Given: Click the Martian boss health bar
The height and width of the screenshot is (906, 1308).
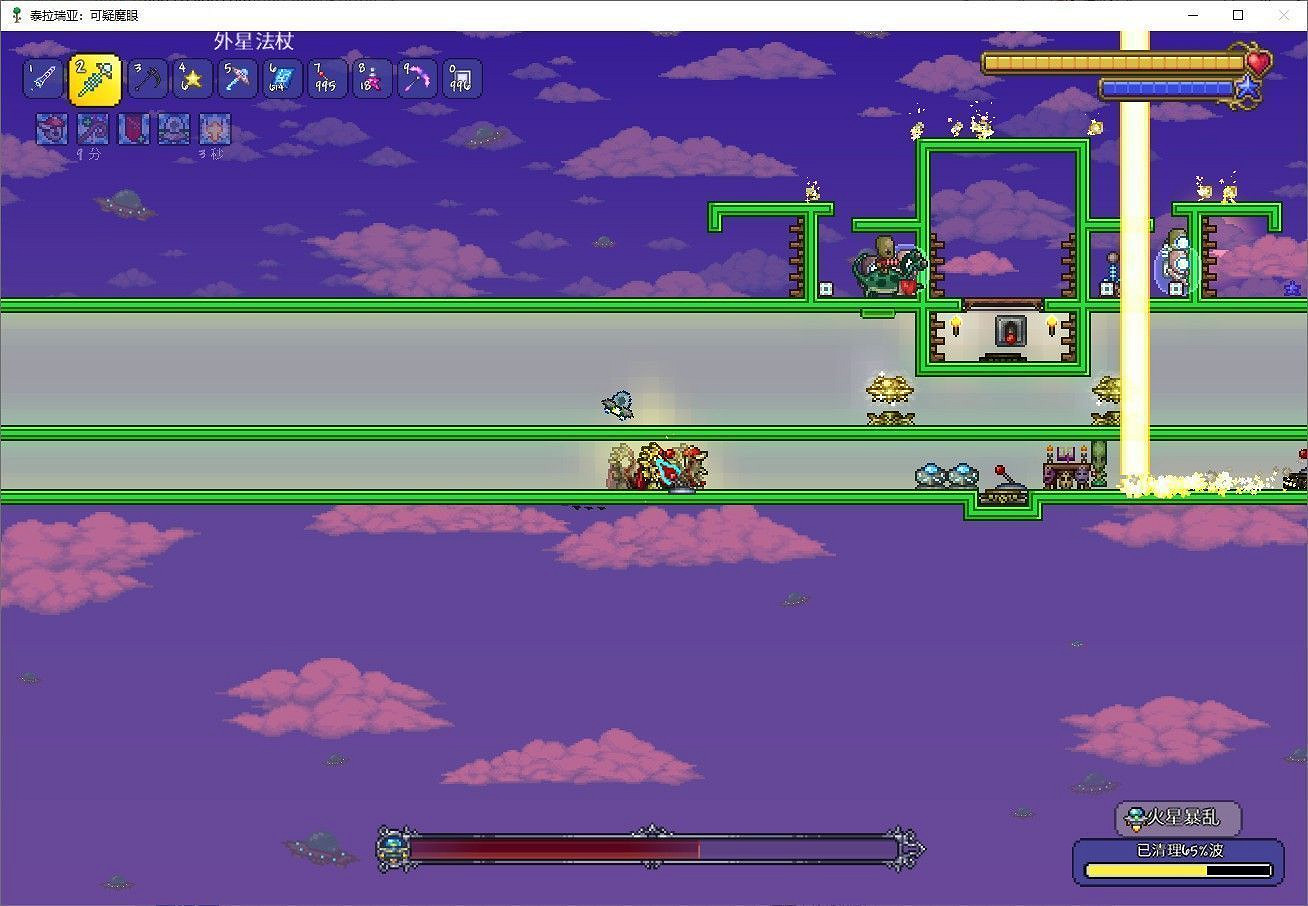Looking at the screenshot, I should tap(650, 852).
